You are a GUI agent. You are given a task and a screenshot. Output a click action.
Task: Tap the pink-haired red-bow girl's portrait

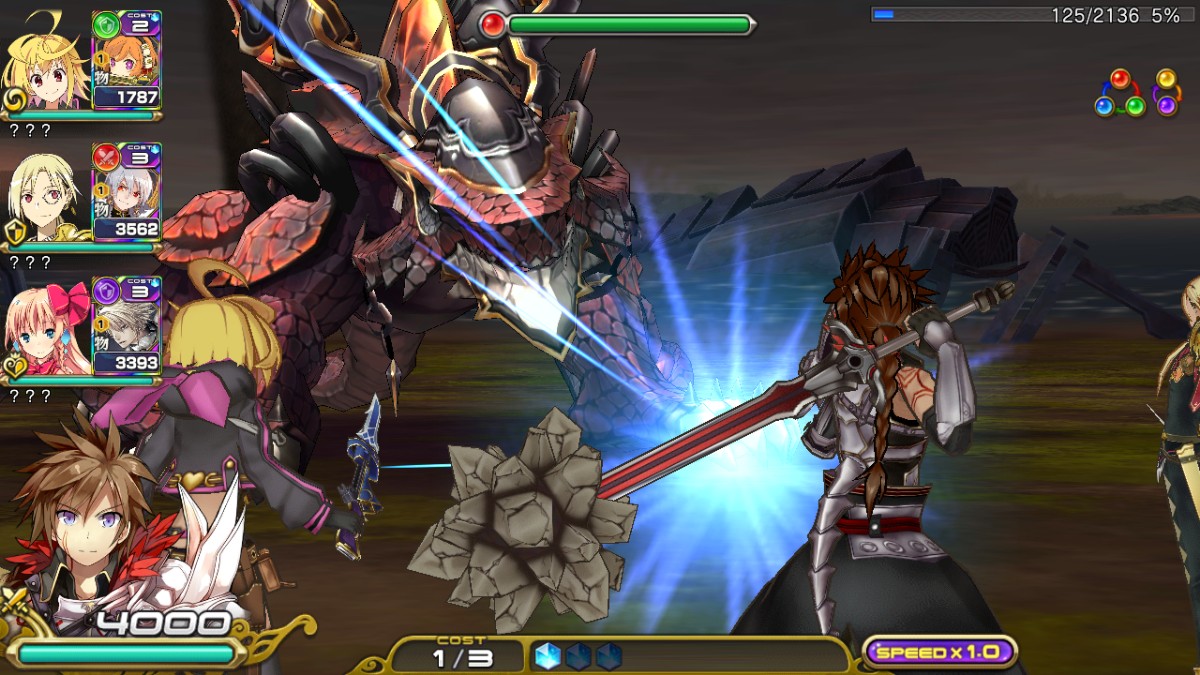[48, 329]
